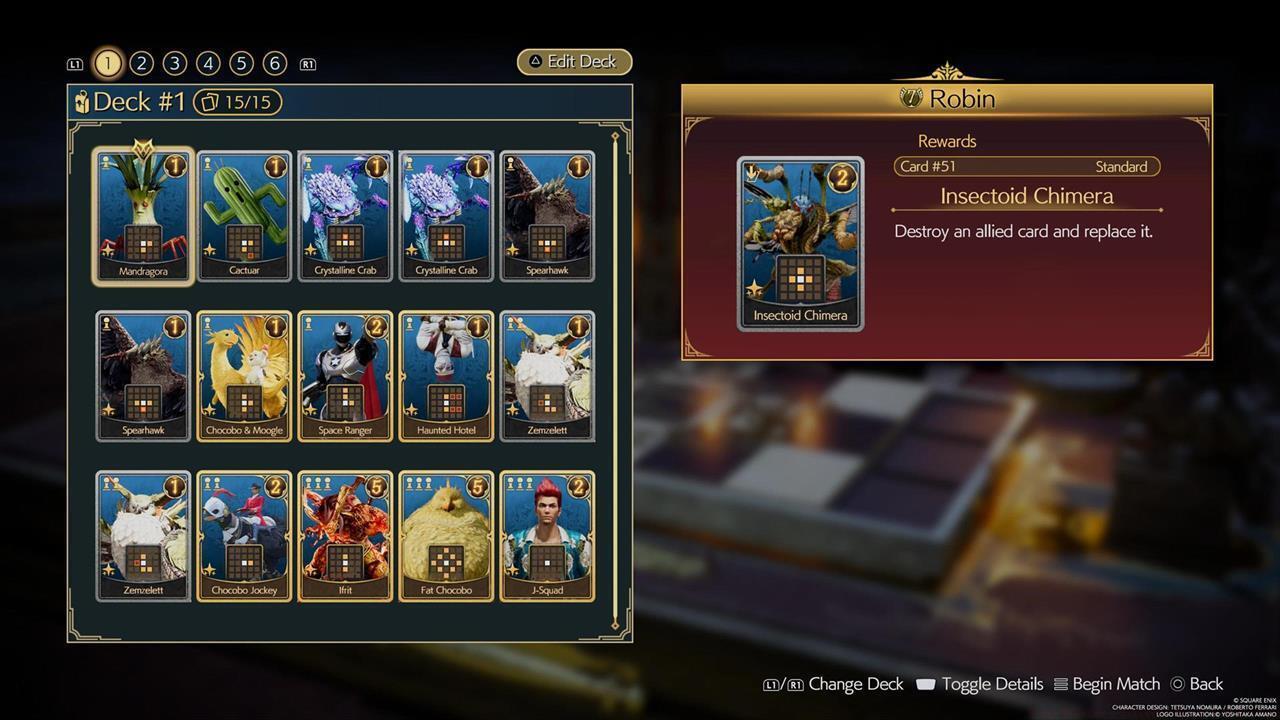Viewport: 1280px width, 720px height.
Task: Click the L1 shoulder button icon
Action: pyautogui.click(x=75, y=63)
